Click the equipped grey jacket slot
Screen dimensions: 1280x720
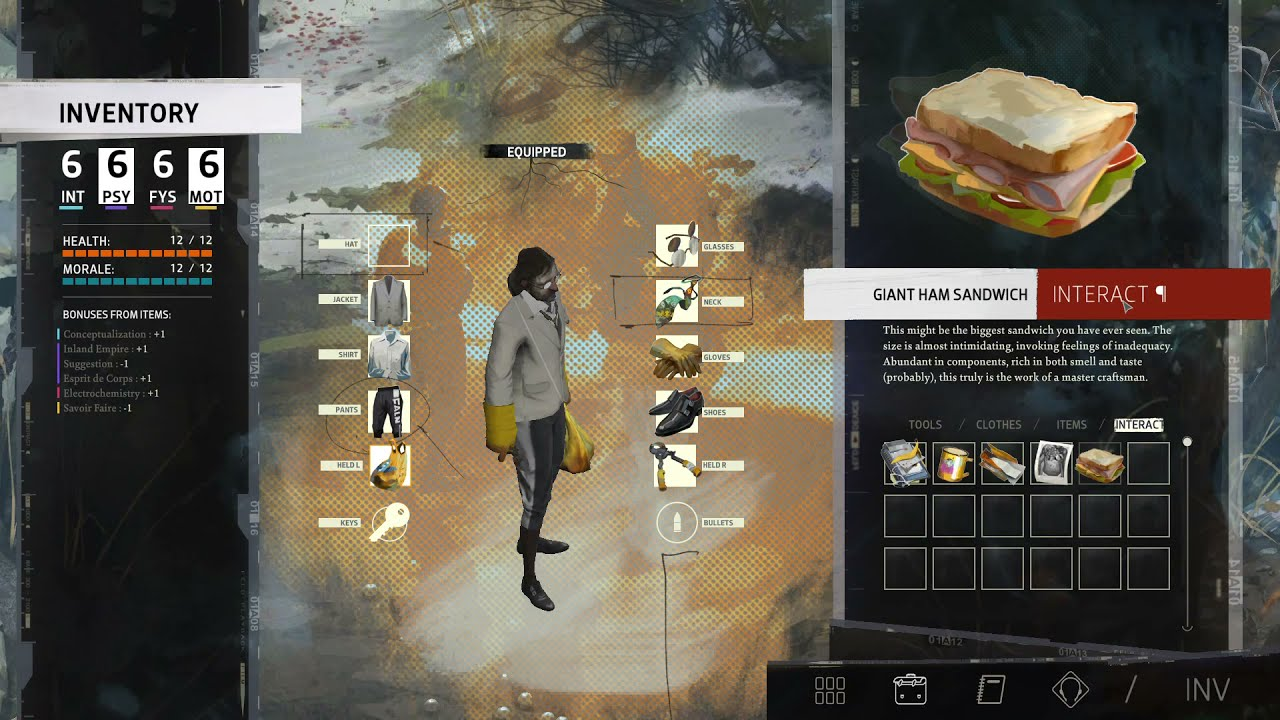click(x=389, y=301)
